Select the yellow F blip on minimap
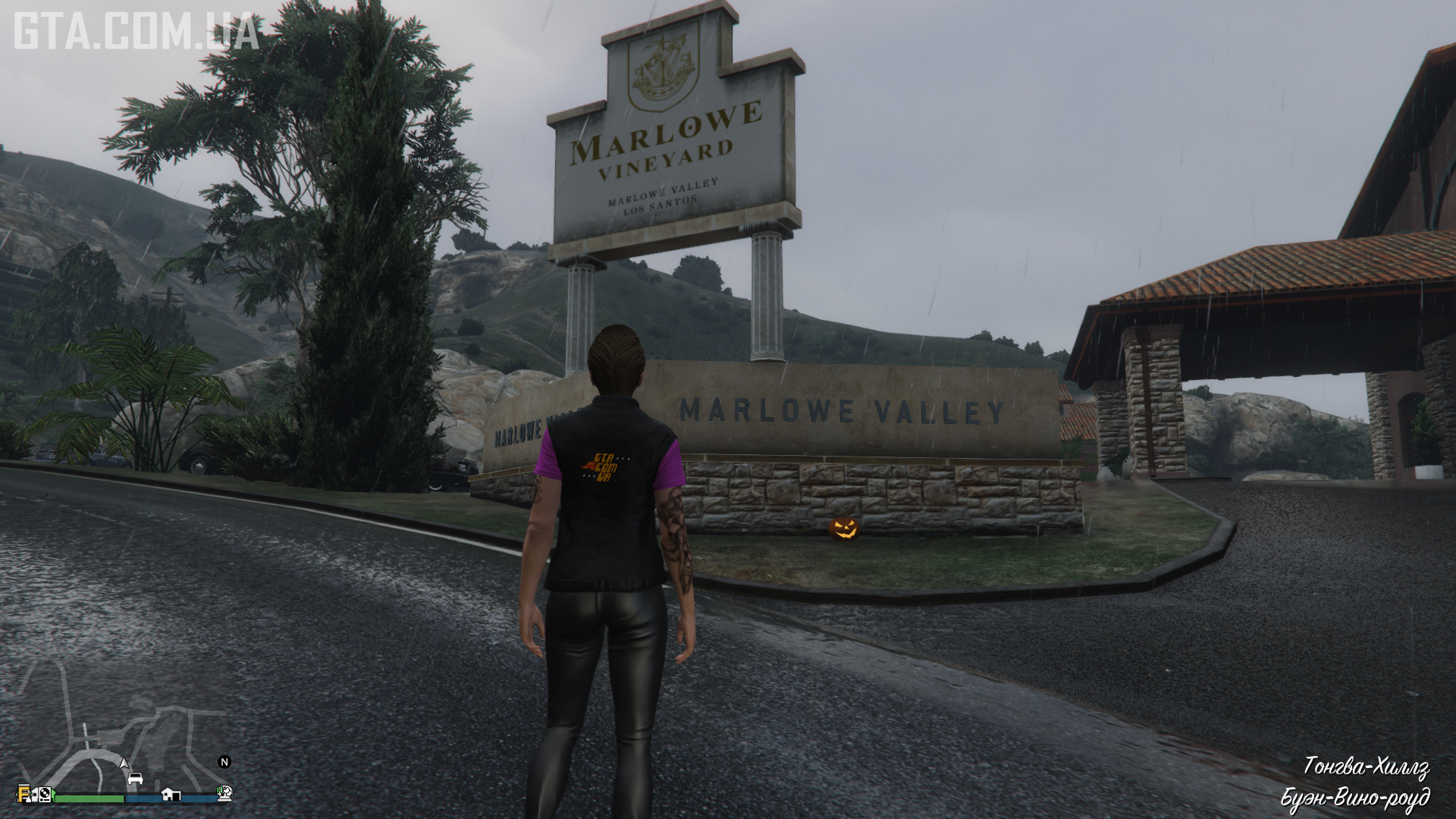The height and width of the screenshot is (819, 1456). point(24,794)
